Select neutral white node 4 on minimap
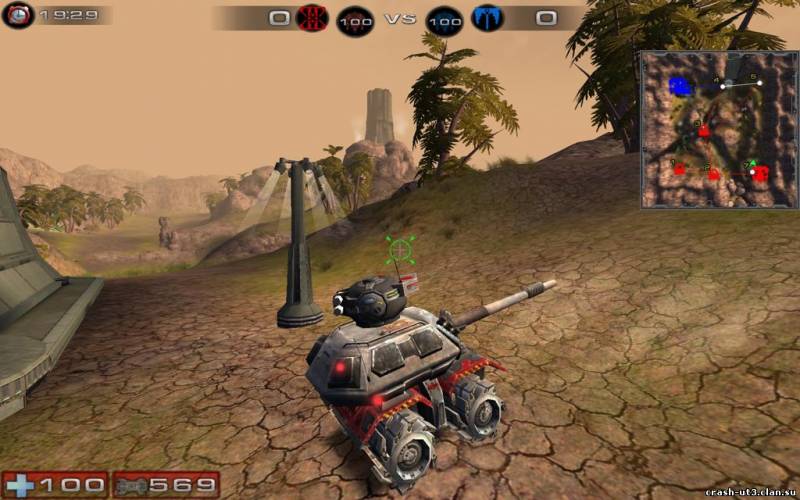Viewport: 800px width, 500px height. (x=723, y=86)
